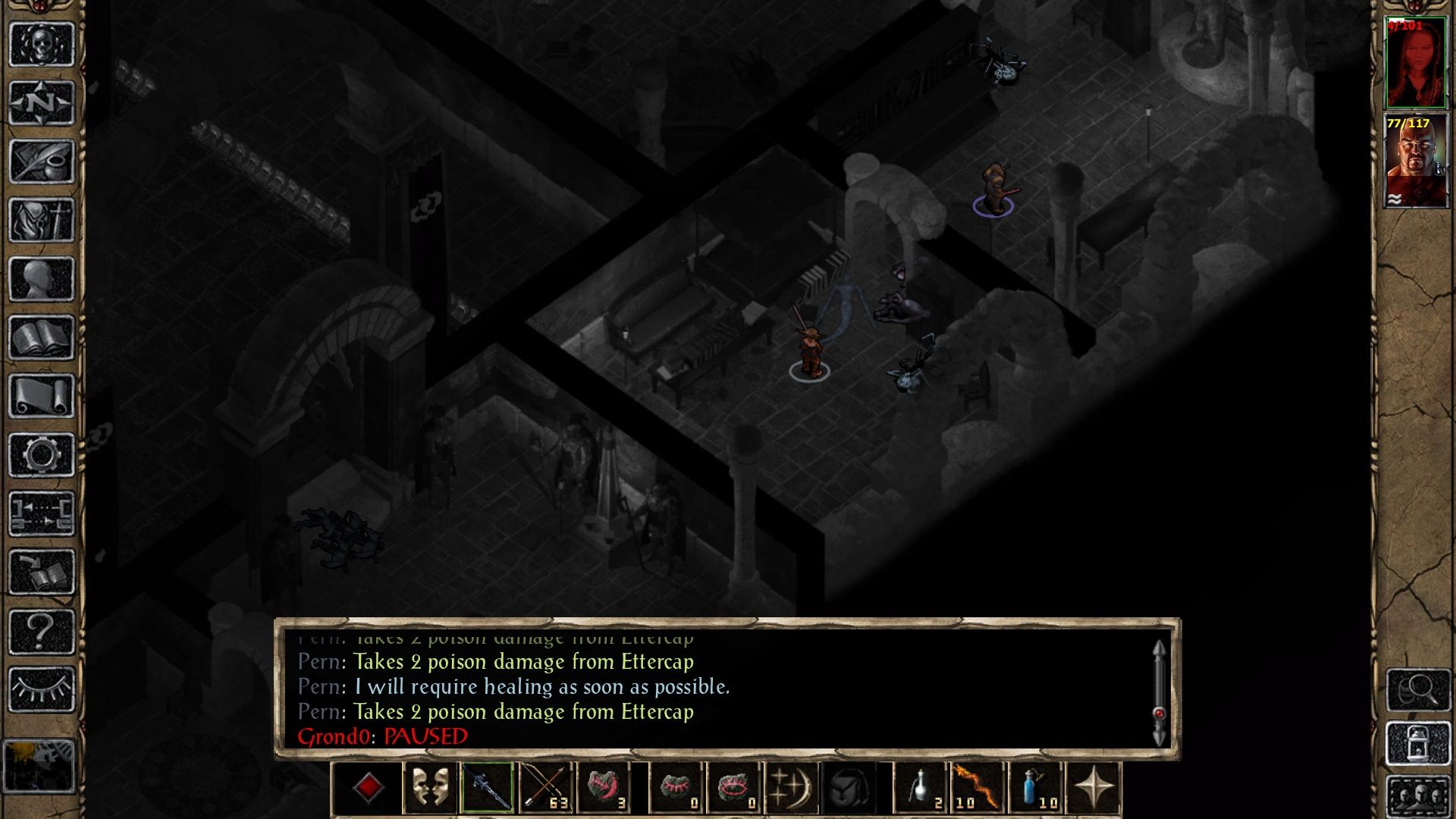Activate the theater masks button
The image size is (1456, 819).
[429, 789]
